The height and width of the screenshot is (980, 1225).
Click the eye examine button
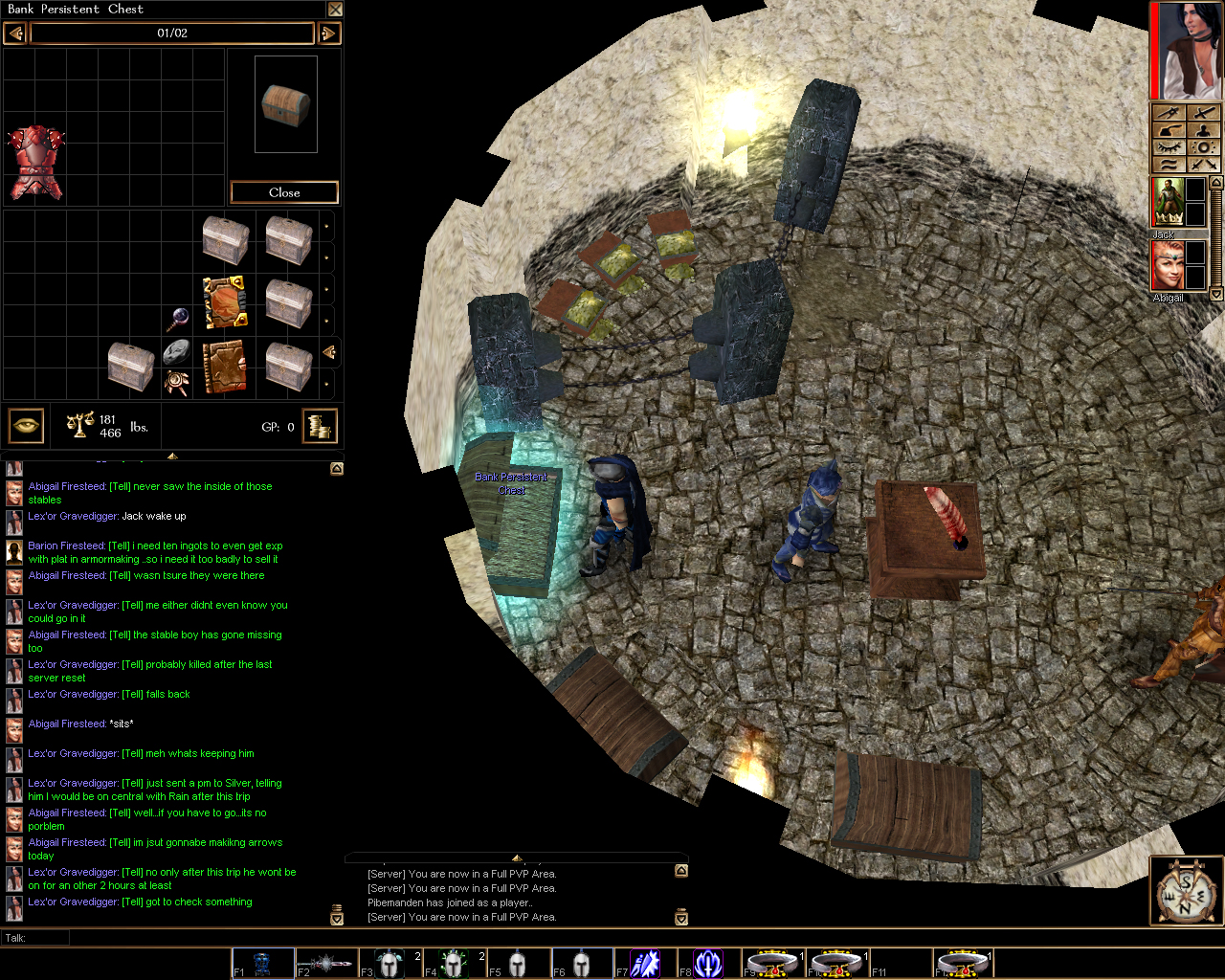[x=27, y=426]
